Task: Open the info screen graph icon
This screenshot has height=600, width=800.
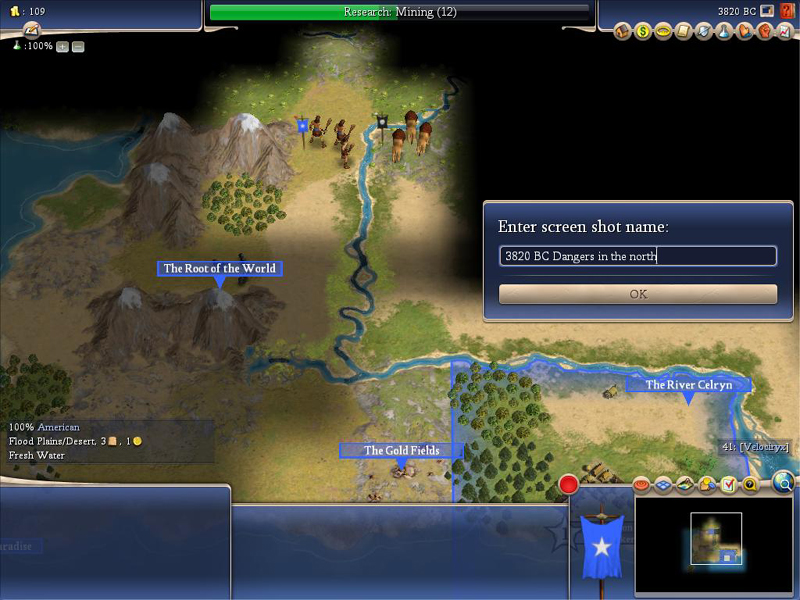Action: (784, 32)
